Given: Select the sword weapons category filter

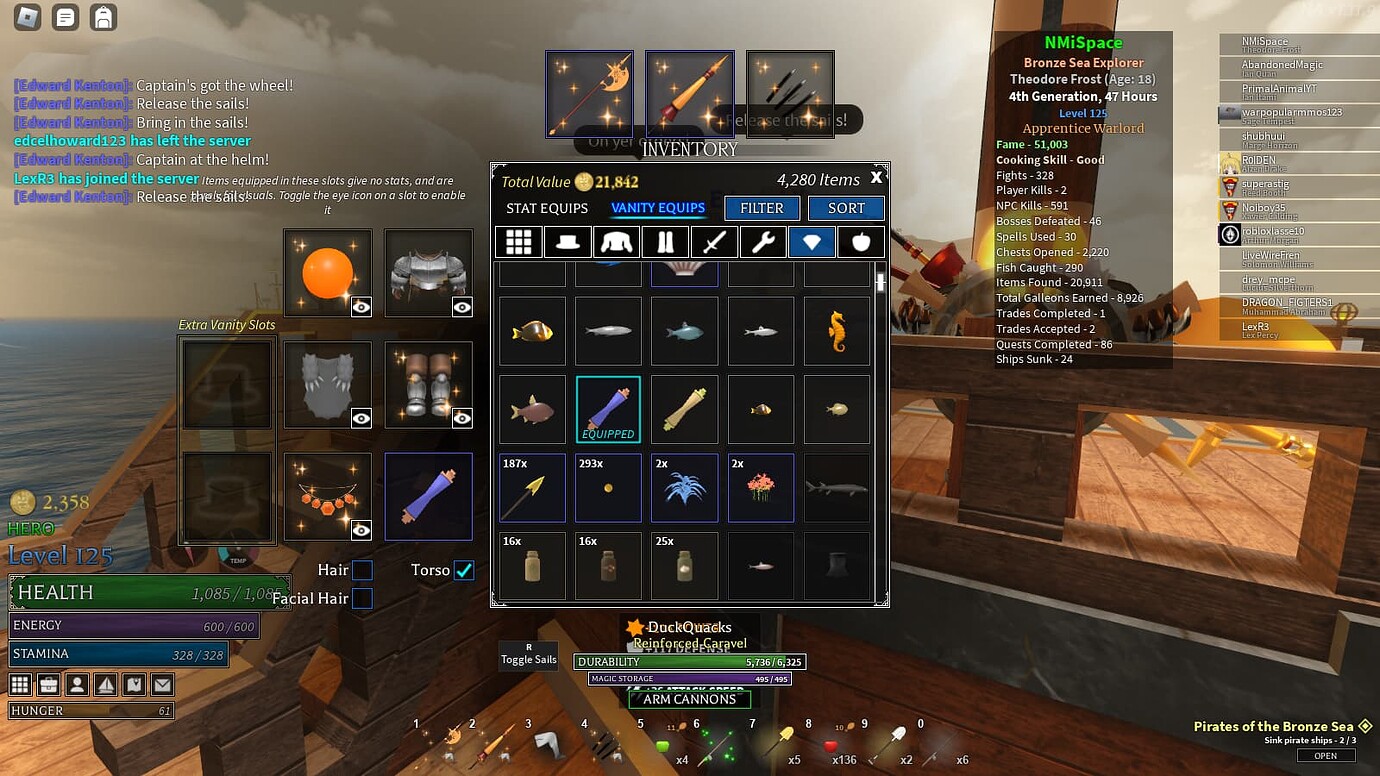Looking at the screenshot, I should point(714,241).
